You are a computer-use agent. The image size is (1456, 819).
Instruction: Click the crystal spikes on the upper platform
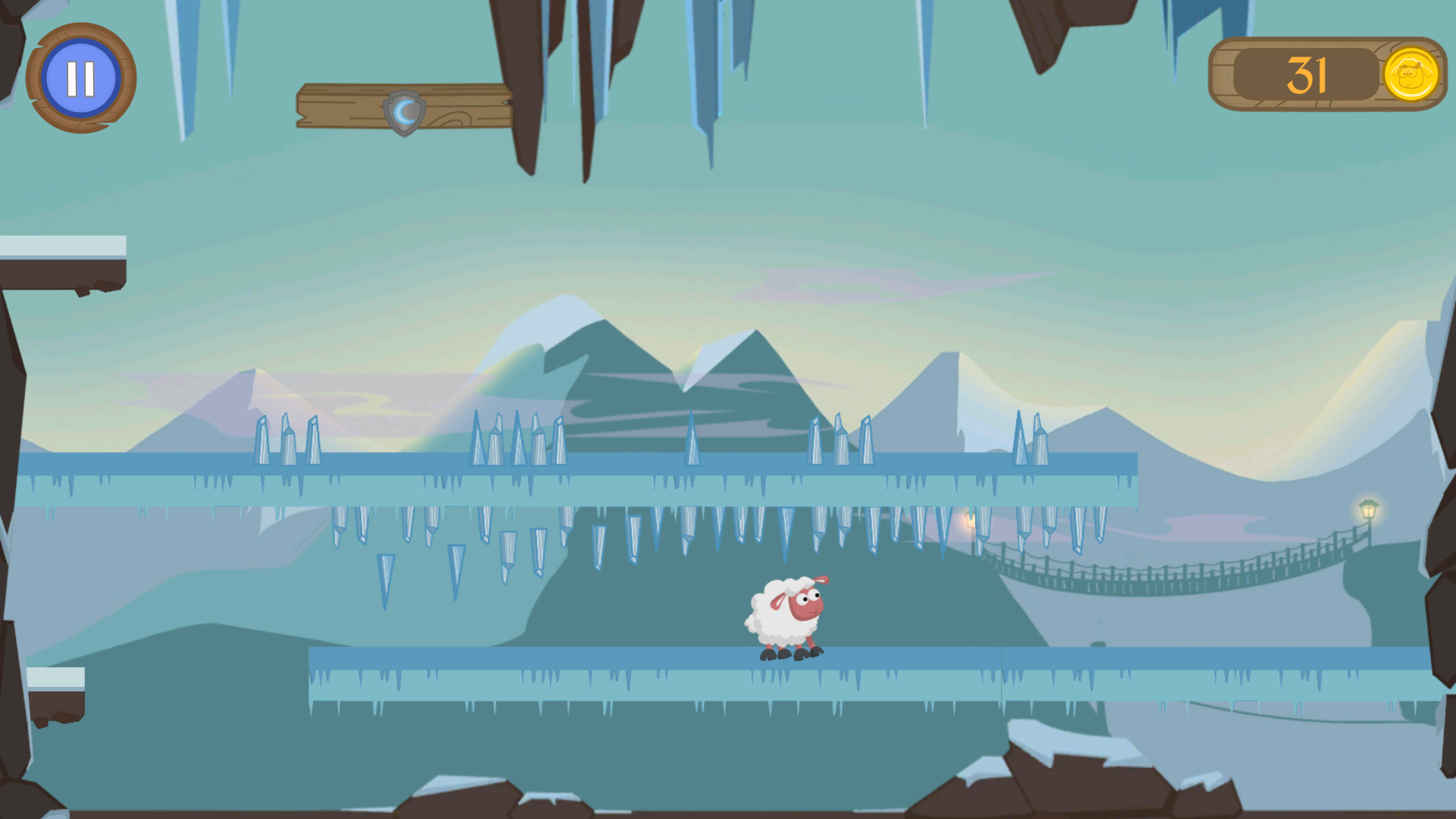click(x=842, y=436)
